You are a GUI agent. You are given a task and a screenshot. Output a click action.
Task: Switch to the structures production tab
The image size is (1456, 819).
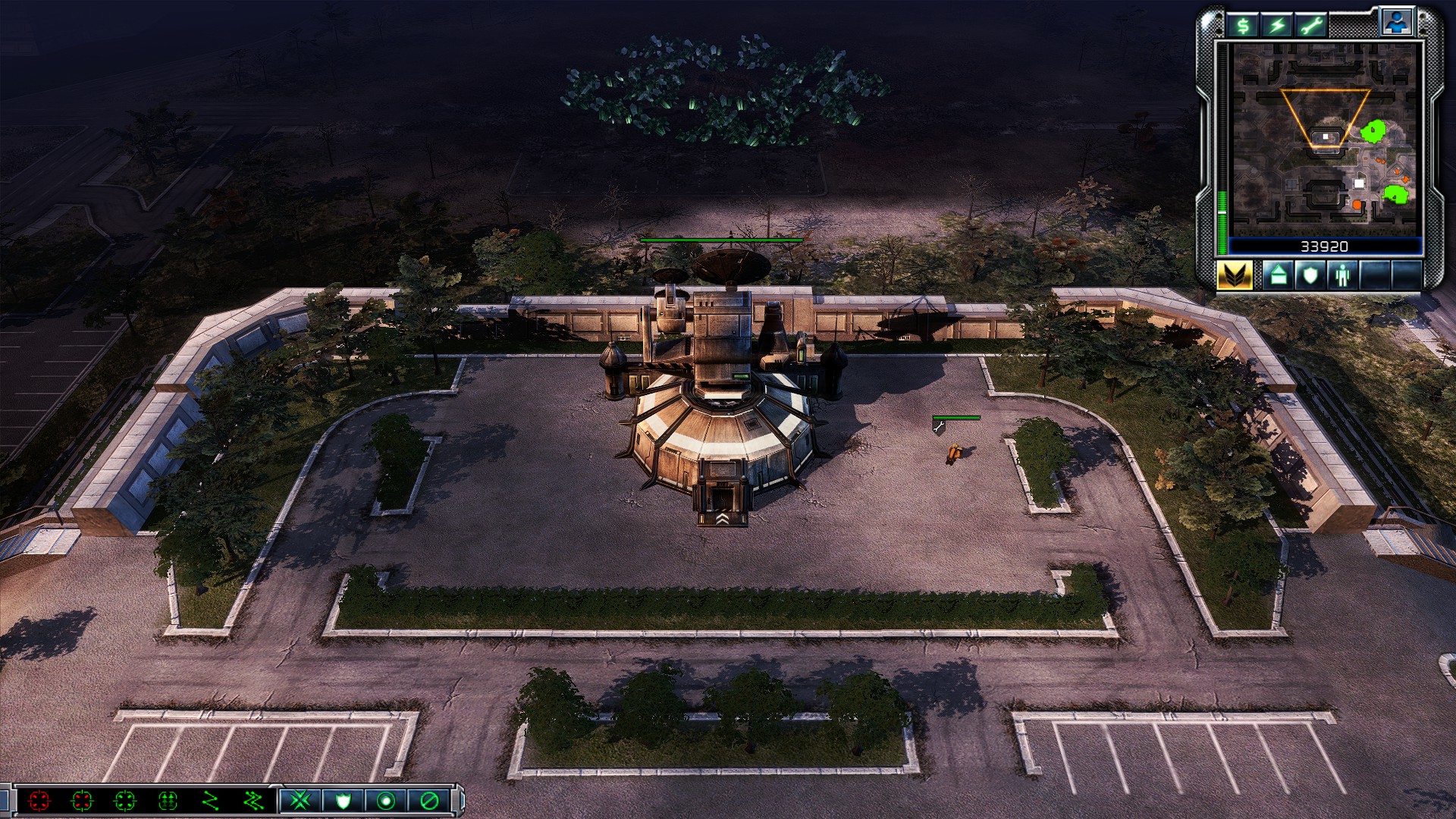click(x=1279, y=275)
